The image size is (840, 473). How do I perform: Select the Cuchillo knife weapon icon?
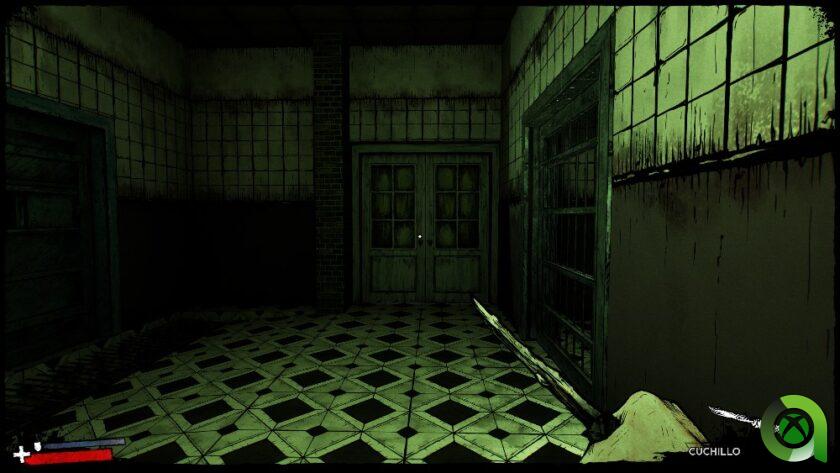(x=733, y=419)
